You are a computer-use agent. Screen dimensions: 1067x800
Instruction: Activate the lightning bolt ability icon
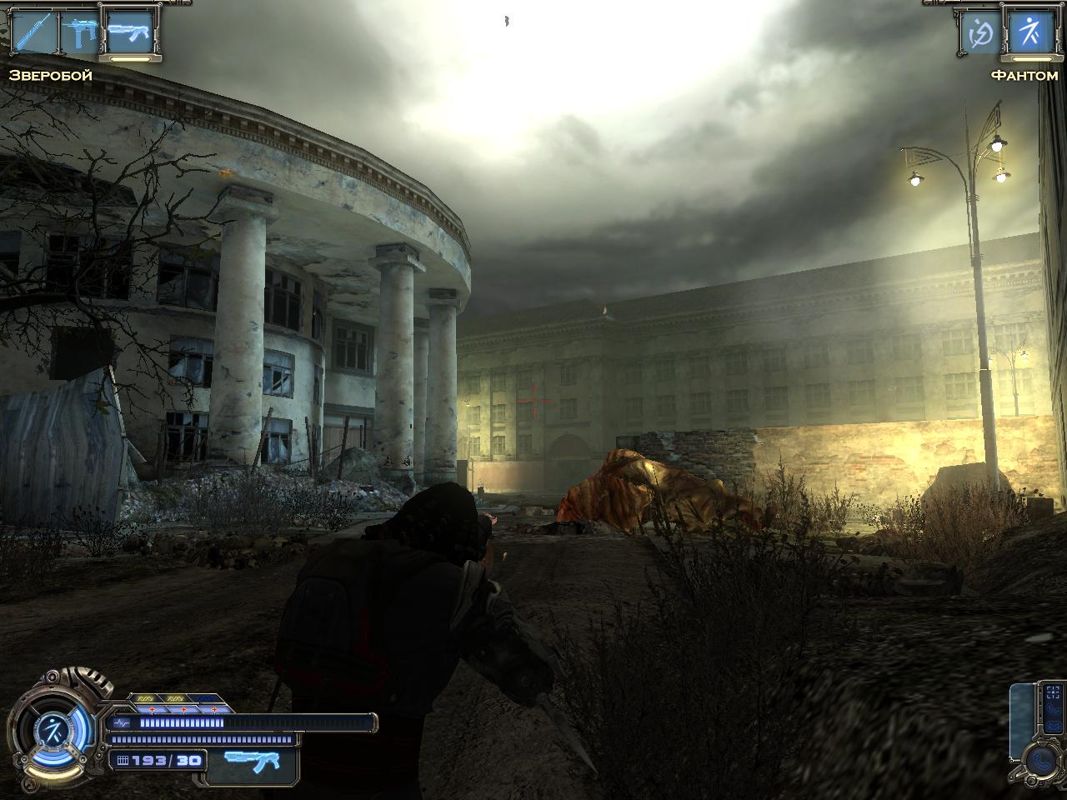tap(981, 33)
